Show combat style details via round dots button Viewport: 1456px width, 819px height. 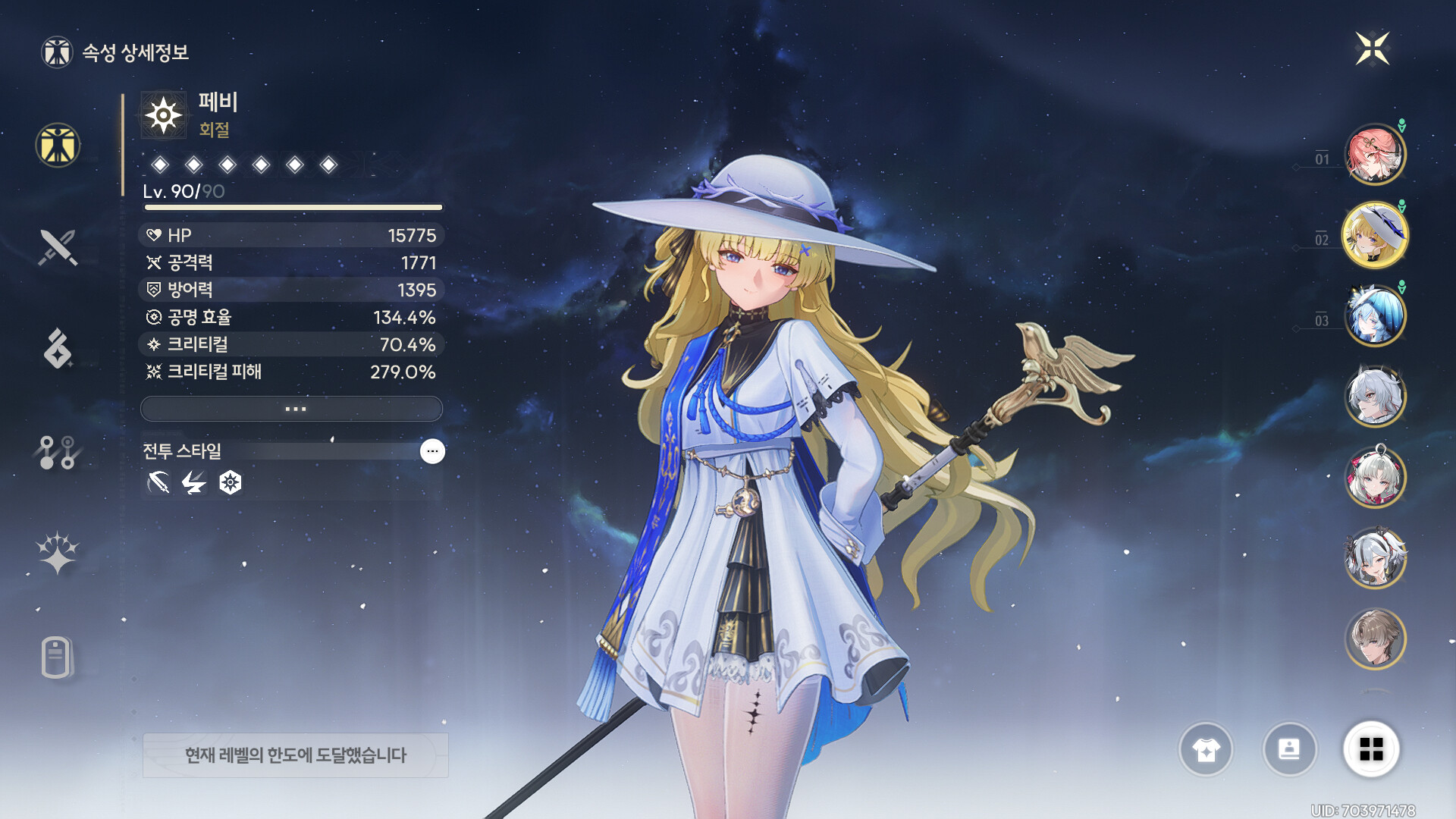pyautogui.click(x=432, y=451)
